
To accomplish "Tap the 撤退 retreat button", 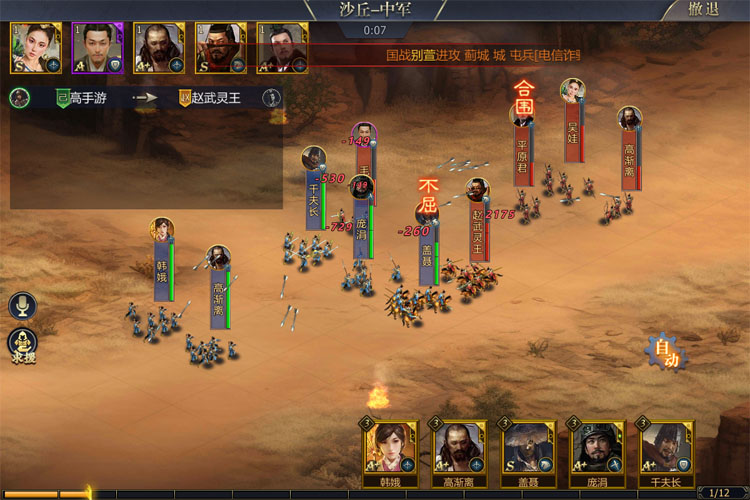I will (x=703, y=10).
